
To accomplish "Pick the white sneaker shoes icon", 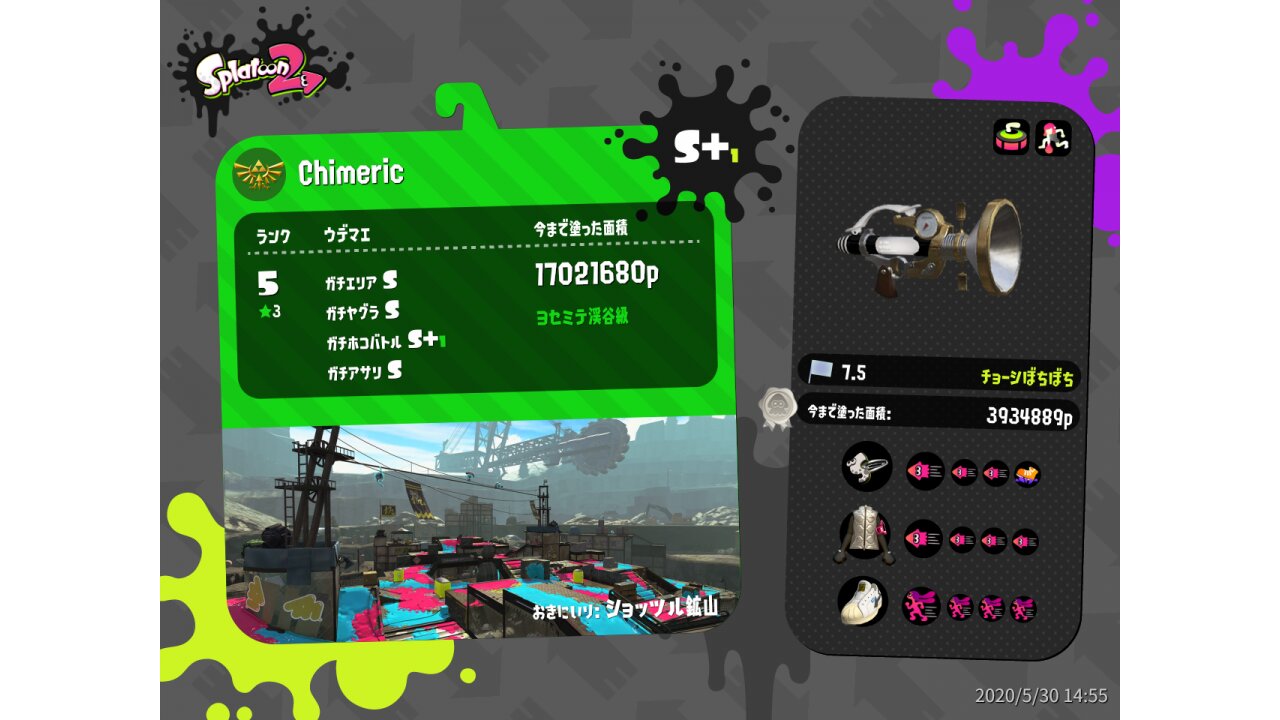I will [863, 601].
